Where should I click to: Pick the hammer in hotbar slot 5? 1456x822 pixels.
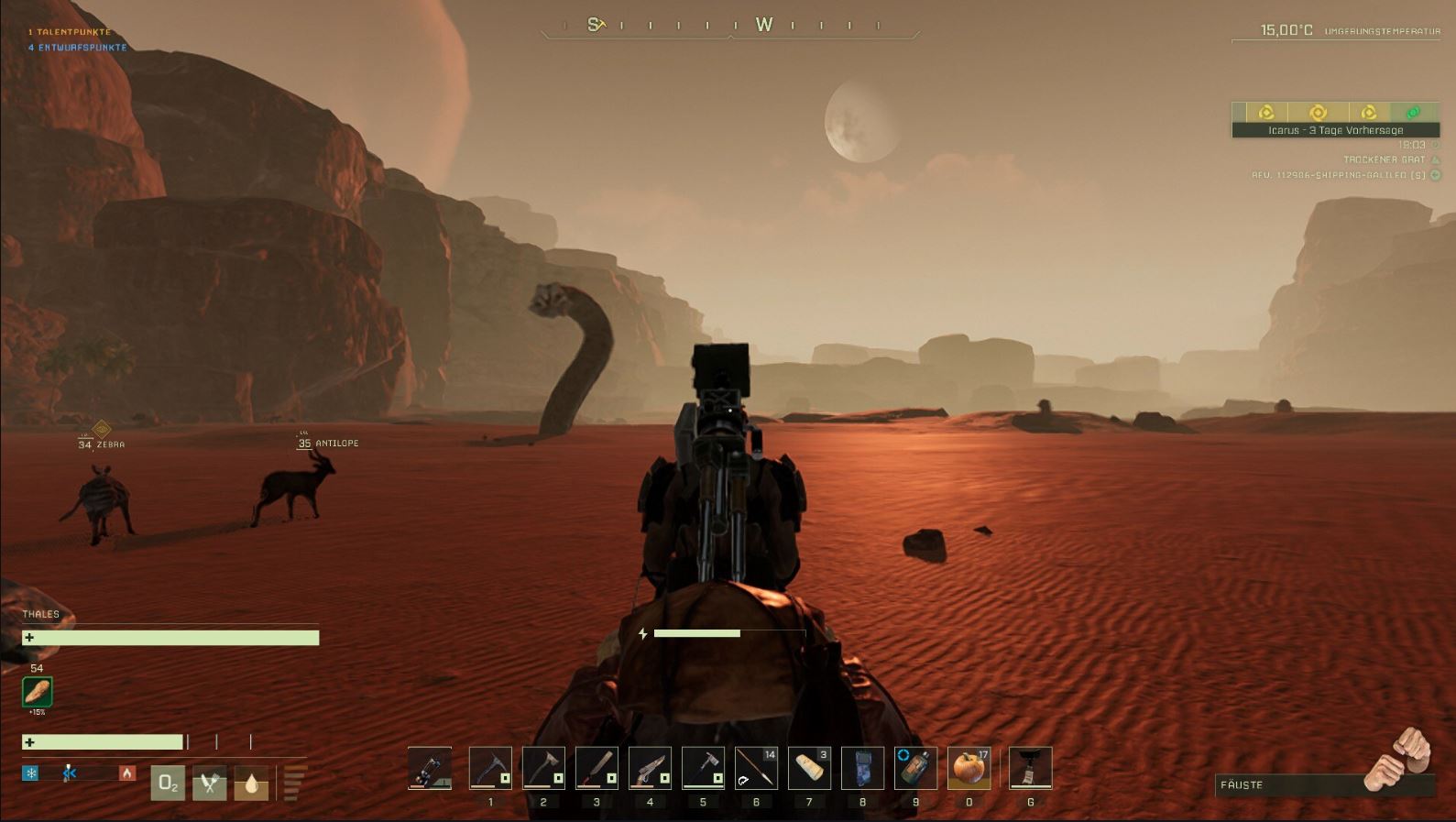[703, 768]
